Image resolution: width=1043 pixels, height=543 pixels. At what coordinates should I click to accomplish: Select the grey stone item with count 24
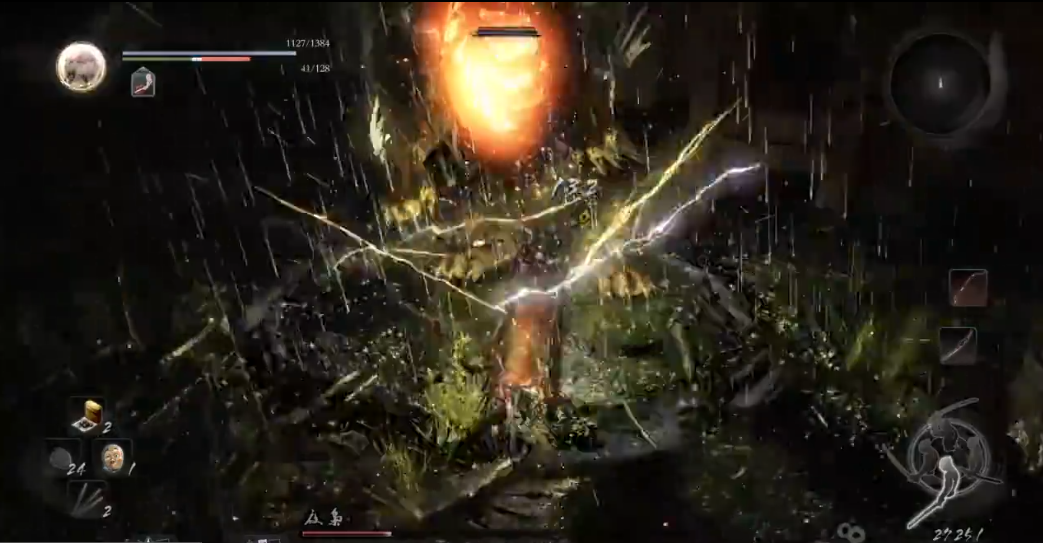click(60, 460)
